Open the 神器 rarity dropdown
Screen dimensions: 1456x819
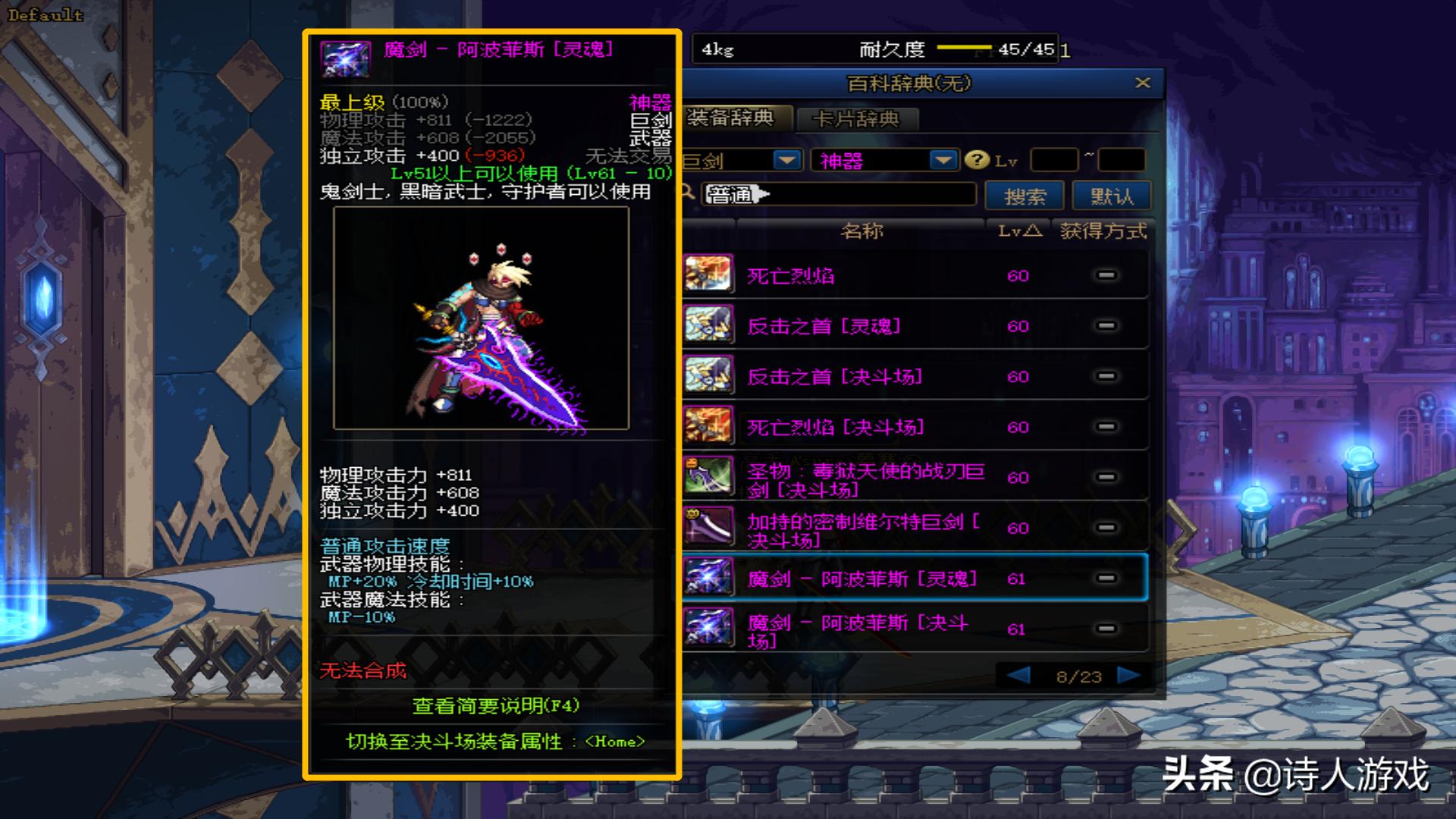[x=943, y=160]
